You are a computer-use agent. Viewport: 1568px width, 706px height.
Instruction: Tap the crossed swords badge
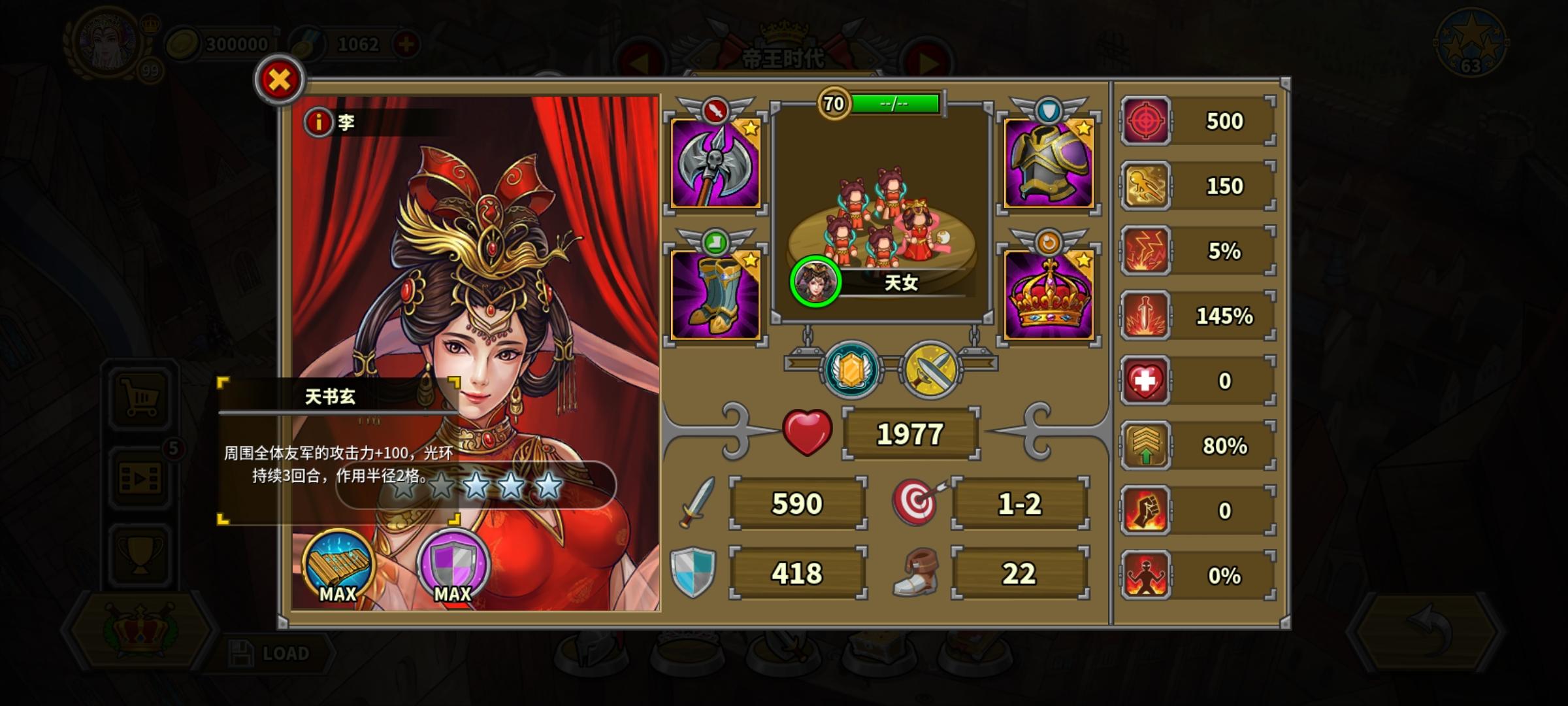click(x=931, y=370)
